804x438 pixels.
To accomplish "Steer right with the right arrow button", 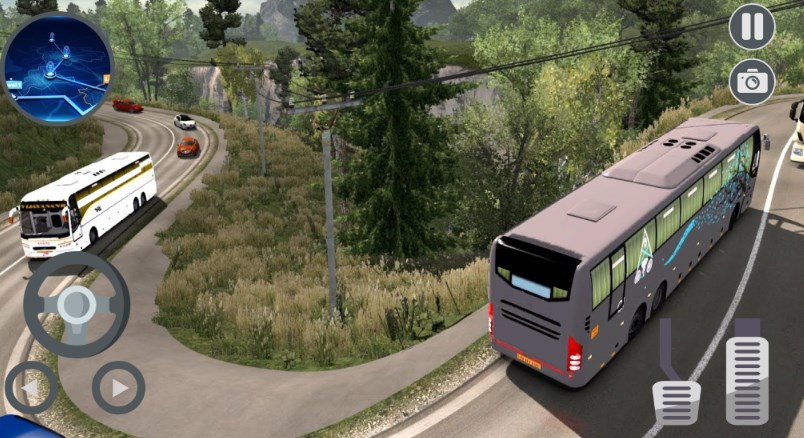I will (118, 387).
